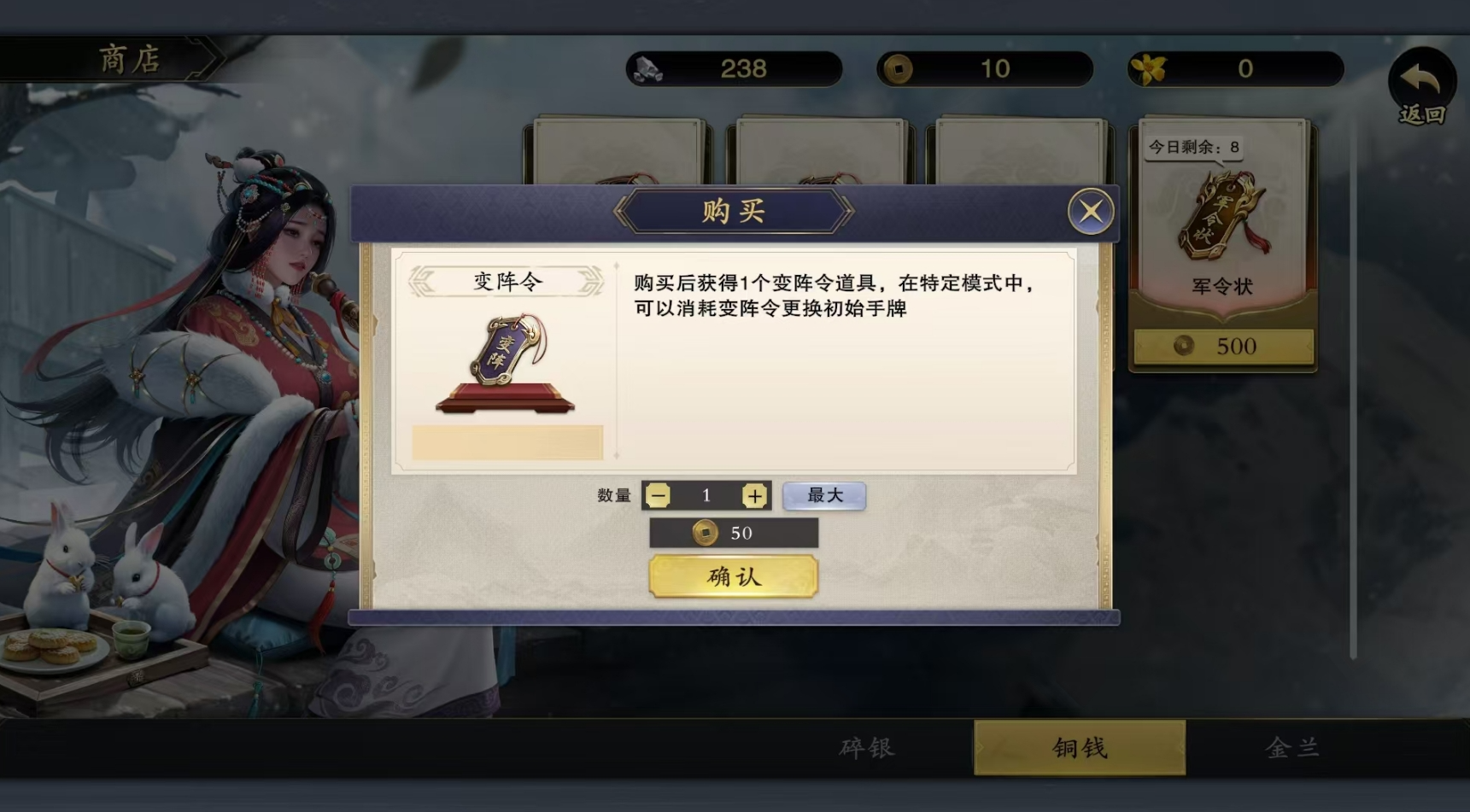This screenshot has height=812, width=1470.
Task: Click the 军令状 item card icon
Action: [x=1221, y=218]
